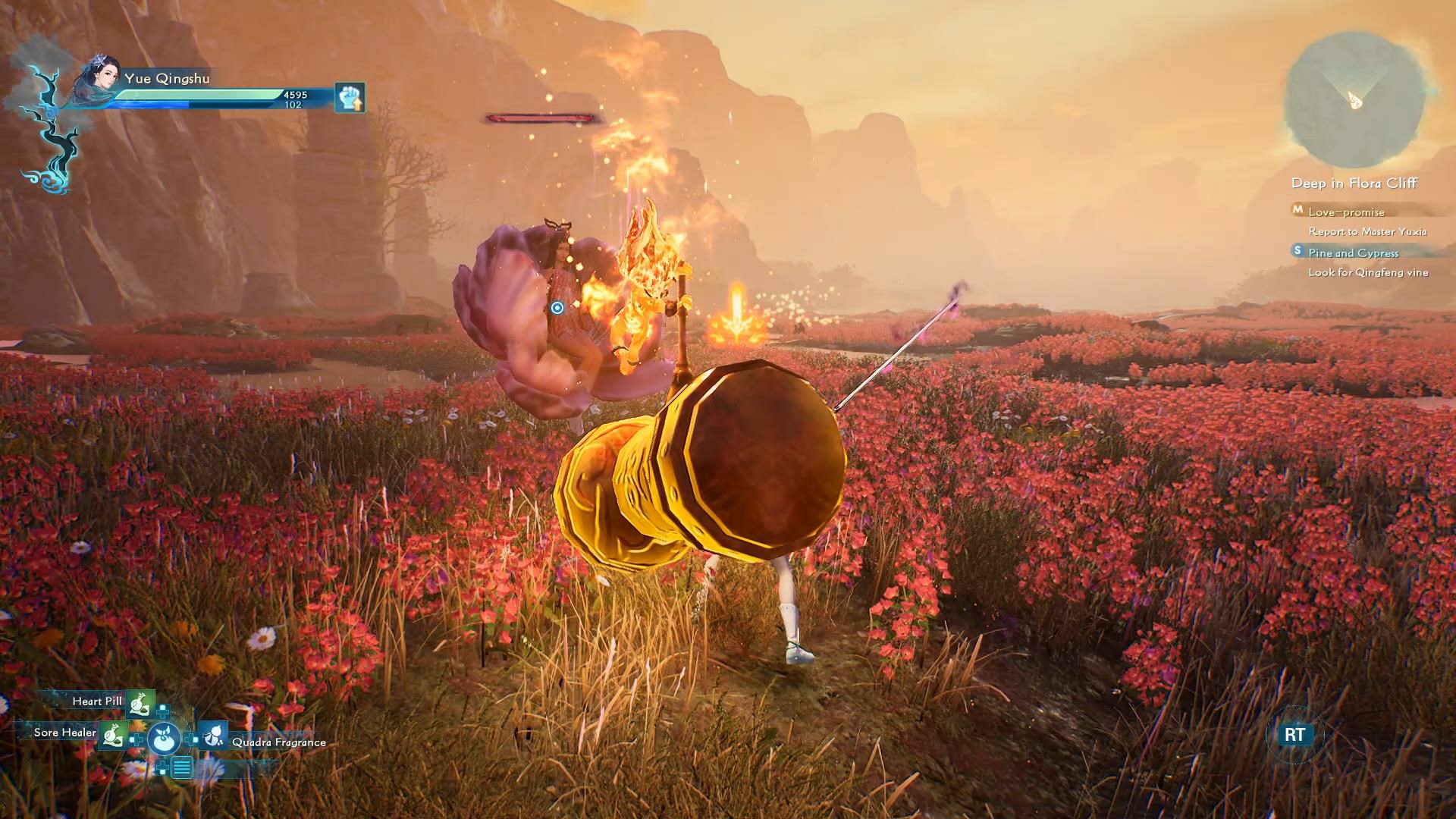Select the Quadra Fragrance item slot
The width and height of the screenshot is (1456, 819).
pos(215,736)
